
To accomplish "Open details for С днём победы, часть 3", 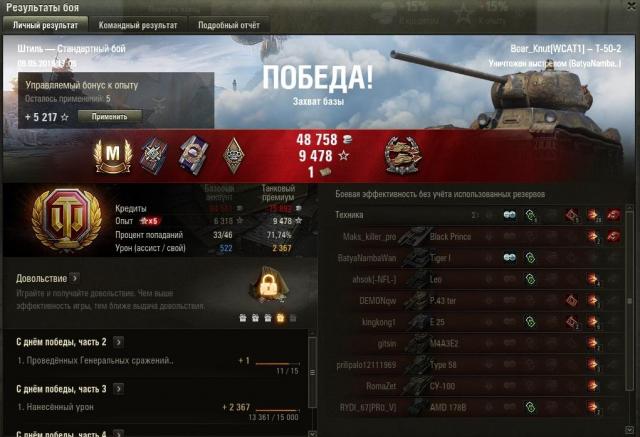I will [119, 388].
